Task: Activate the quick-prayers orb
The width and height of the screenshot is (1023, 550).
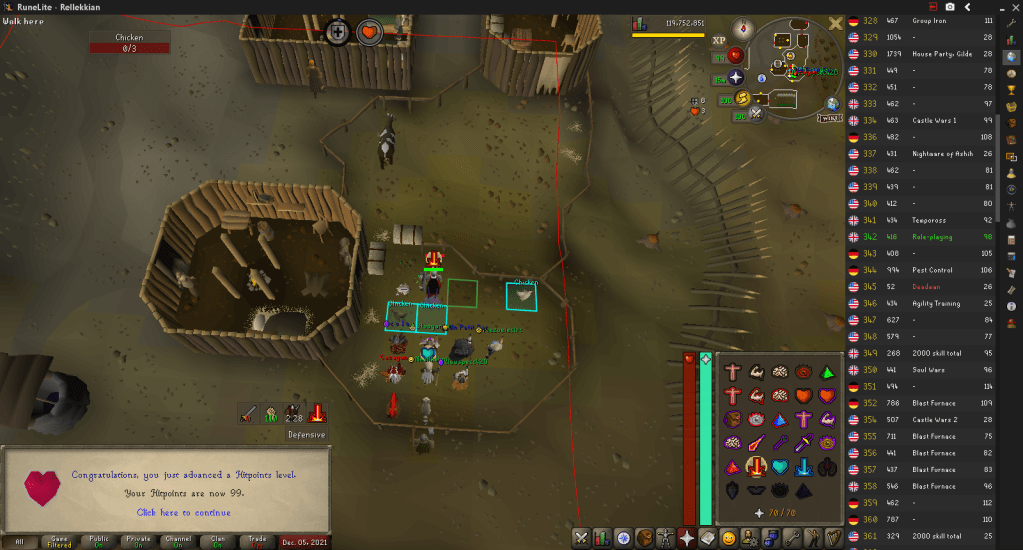Action: [x=736, y=77]
